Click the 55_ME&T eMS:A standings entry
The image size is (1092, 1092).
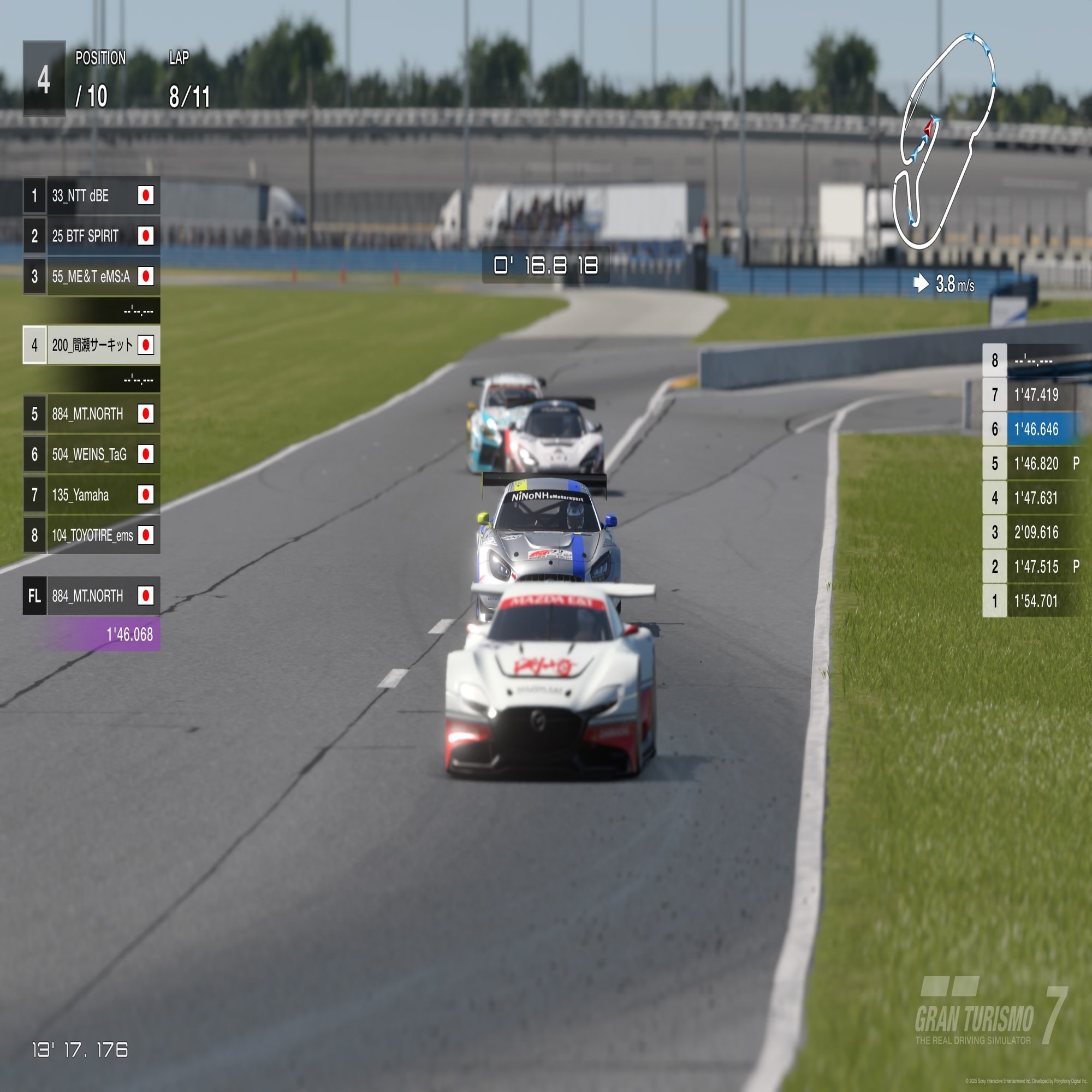tap(92, 276)
